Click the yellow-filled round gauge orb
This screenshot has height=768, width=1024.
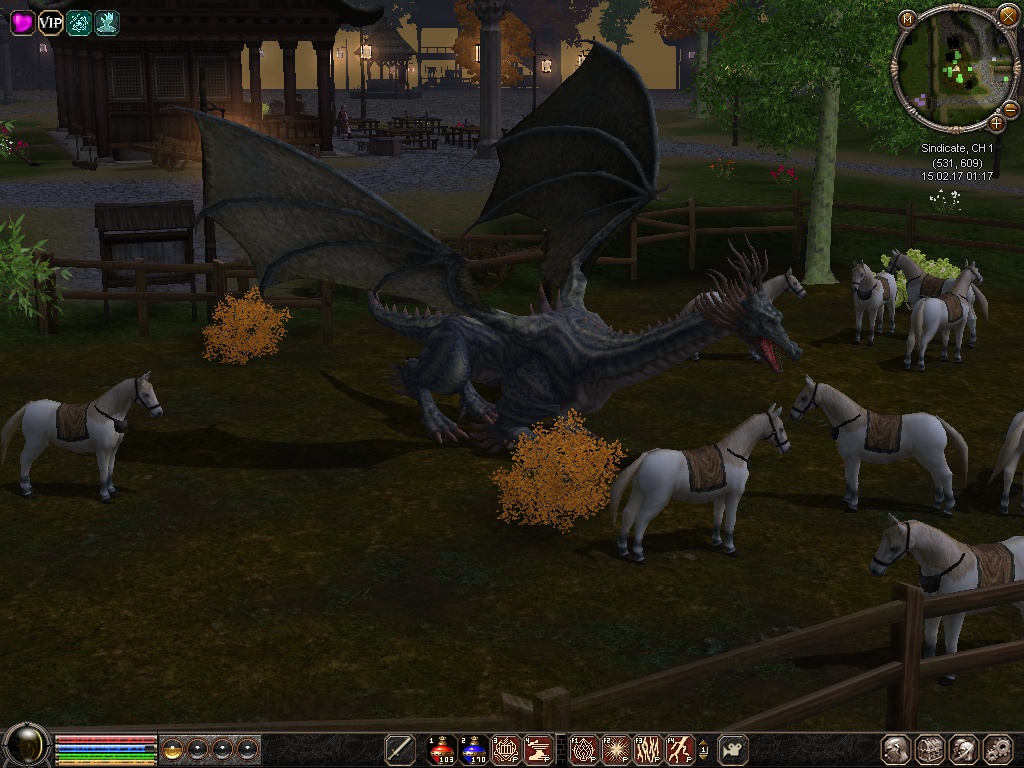[173, 749]
